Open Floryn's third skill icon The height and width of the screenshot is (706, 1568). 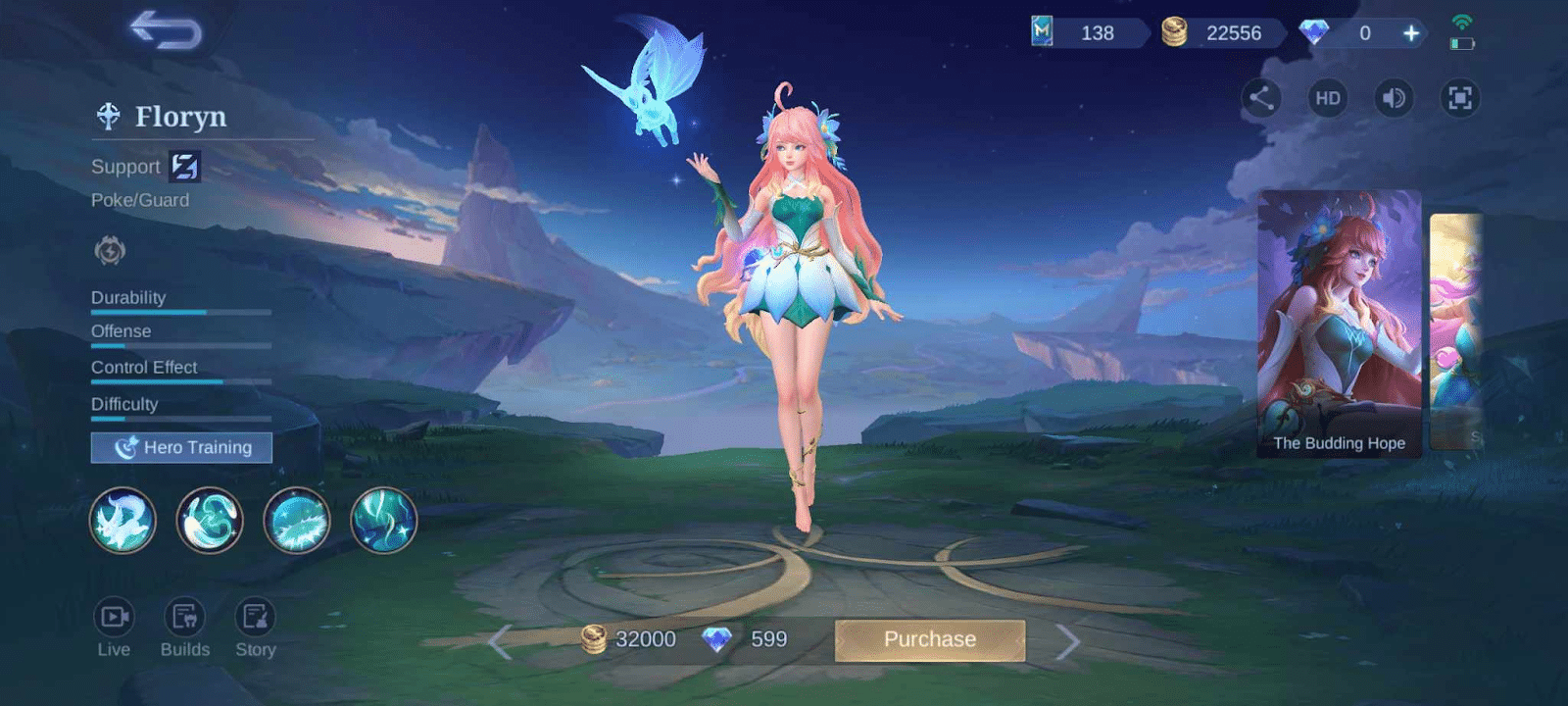(x=297, y=521)
